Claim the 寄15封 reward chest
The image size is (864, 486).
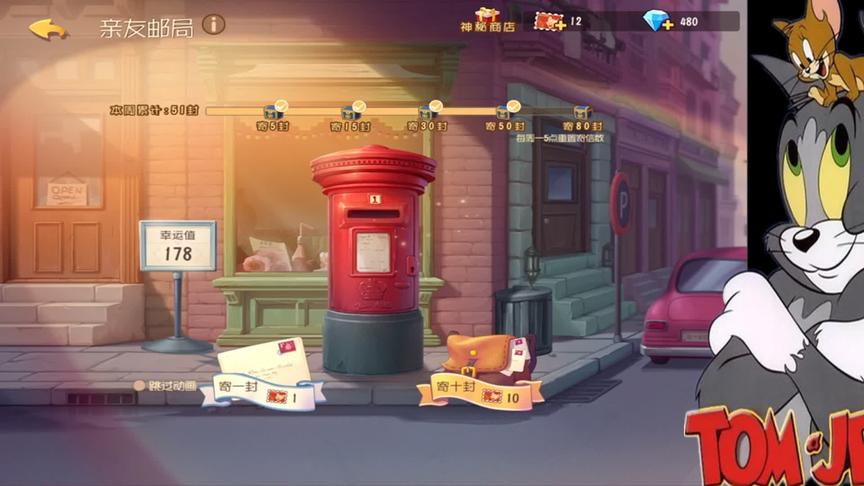(x=351, y=113)
